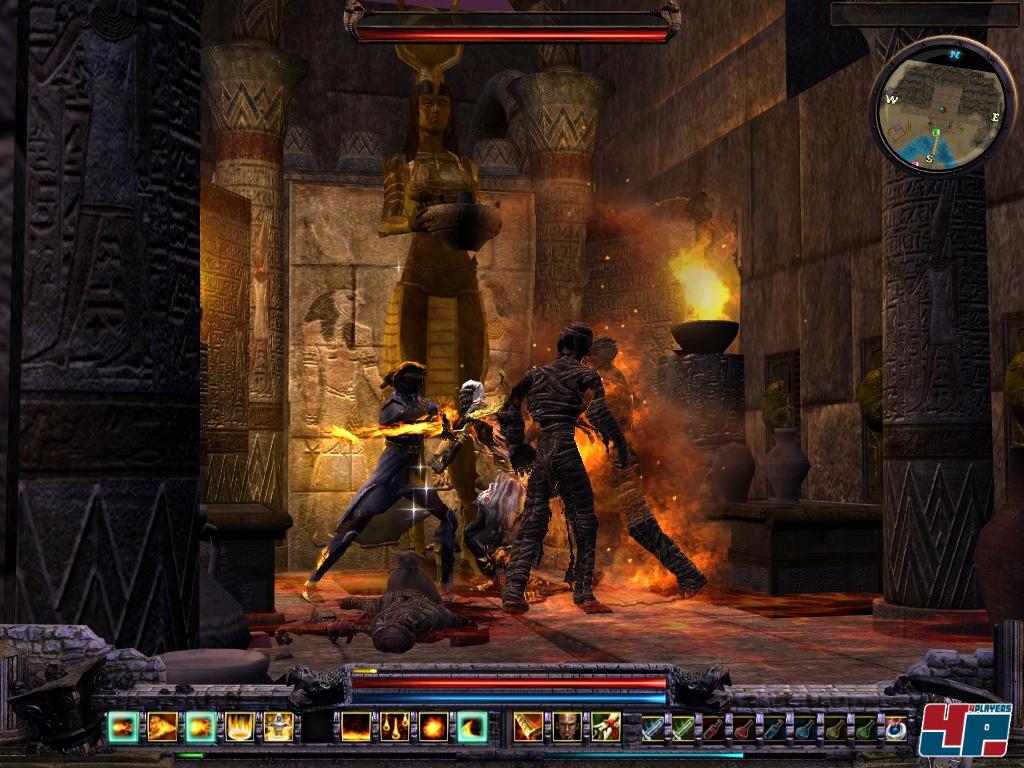Activate the hand with dagger skill
1024x768 pixels.
(606, 726)
